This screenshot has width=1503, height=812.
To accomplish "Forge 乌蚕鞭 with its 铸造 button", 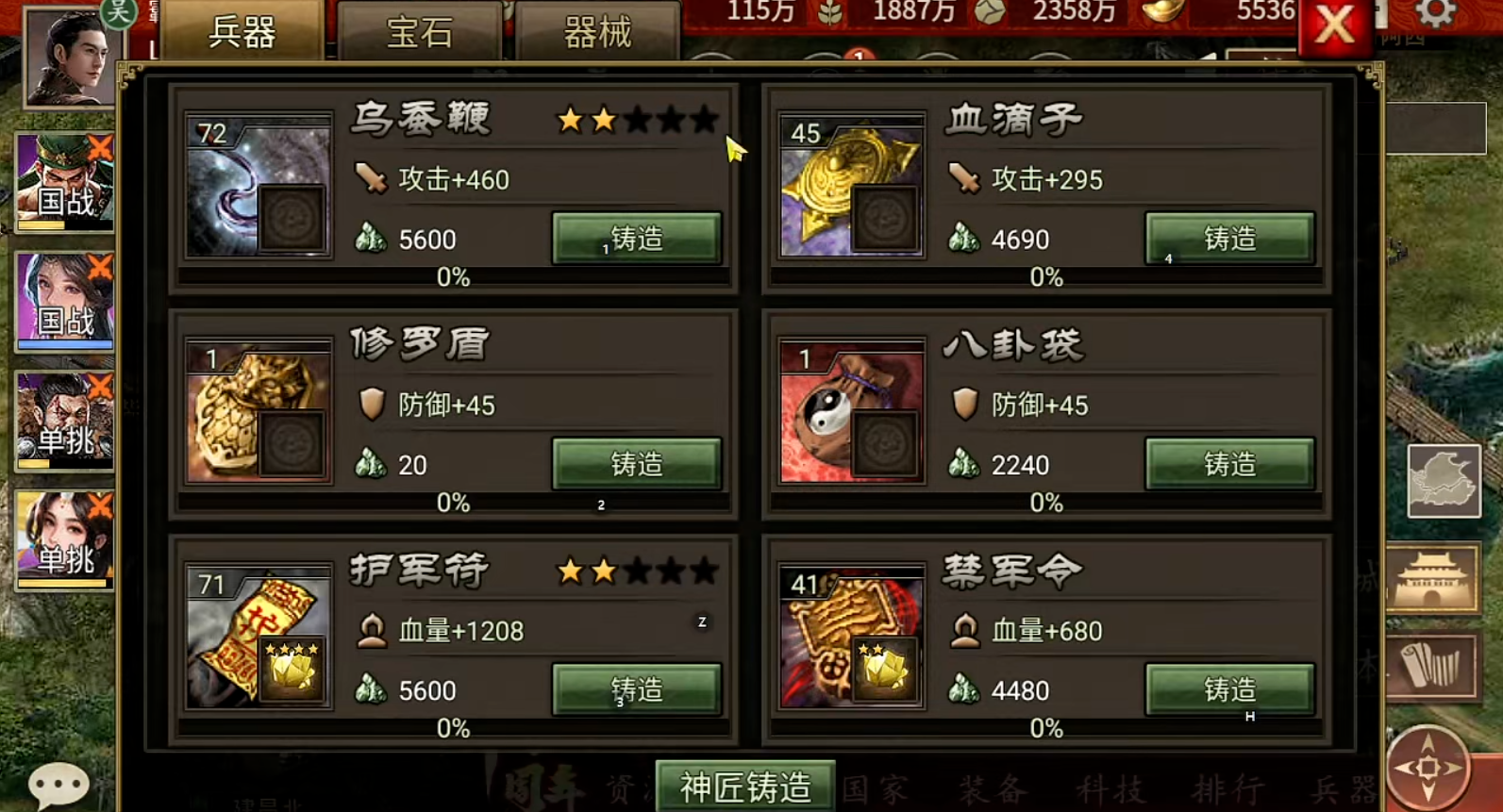I will point(636,239).
